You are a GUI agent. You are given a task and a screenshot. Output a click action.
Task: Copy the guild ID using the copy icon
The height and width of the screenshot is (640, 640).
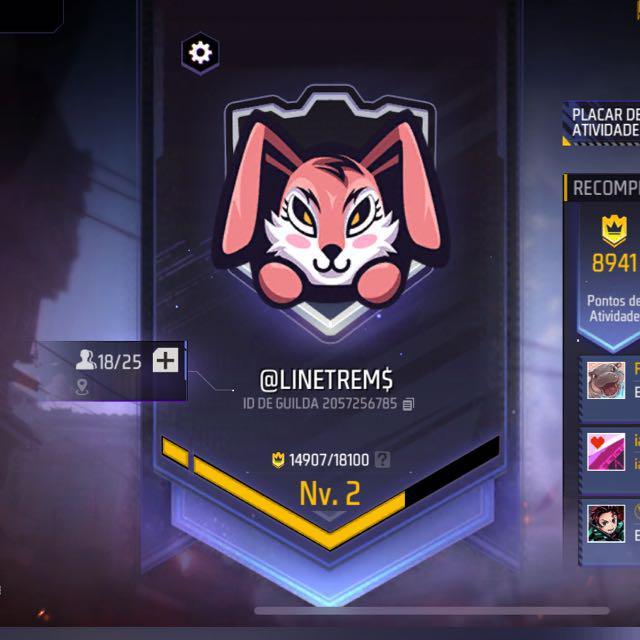[x=408, y=404]
